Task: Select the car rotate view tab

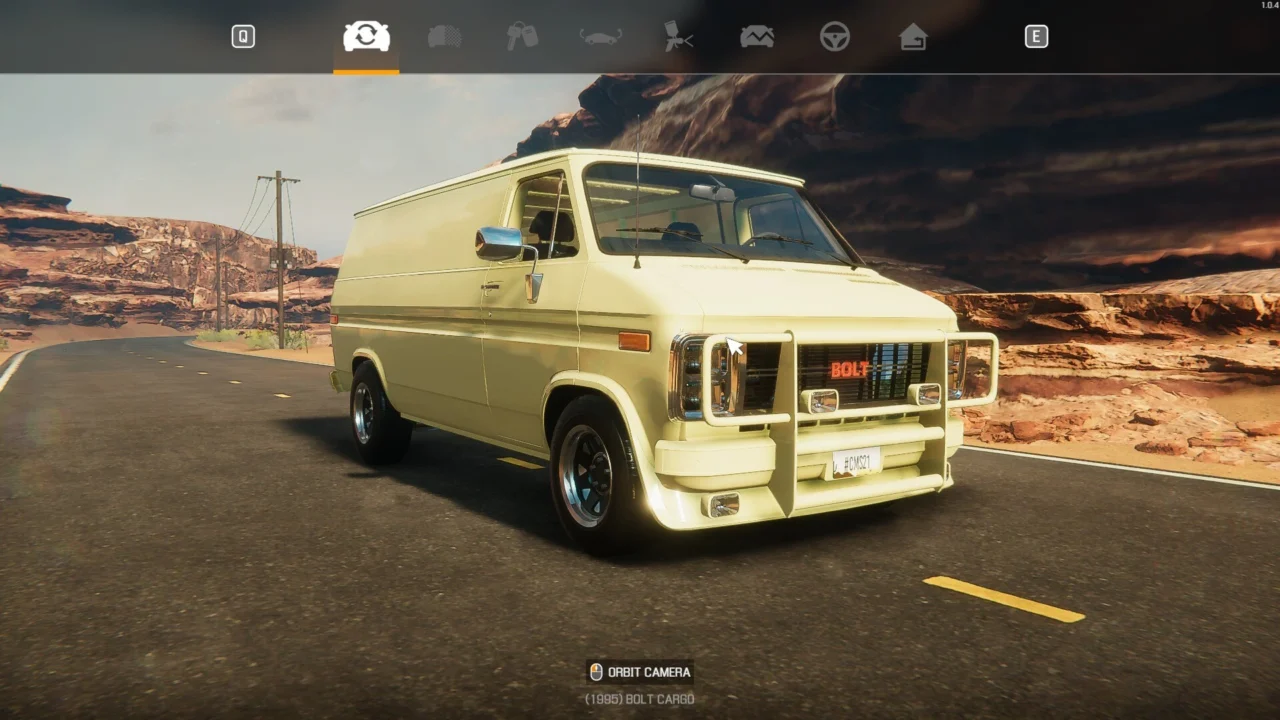Action: click(366, 37)
